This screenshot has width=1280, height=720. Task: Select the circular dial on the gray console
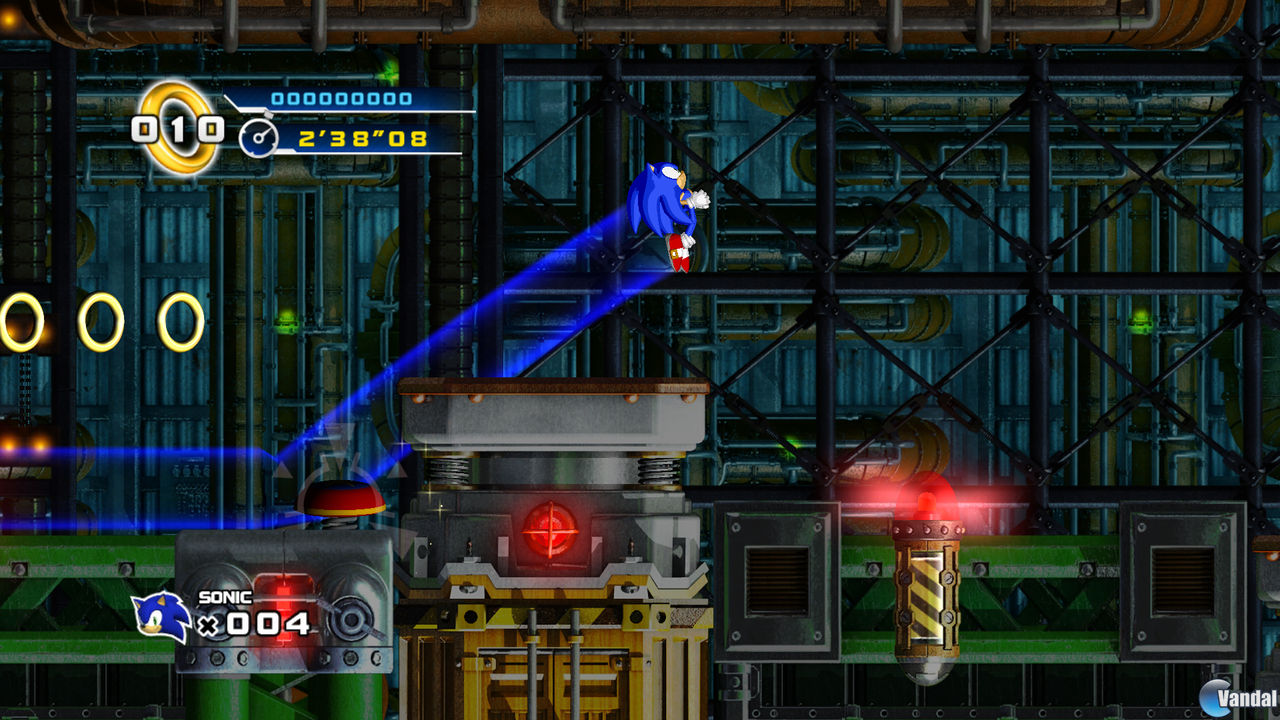click(x=352, y=621)
